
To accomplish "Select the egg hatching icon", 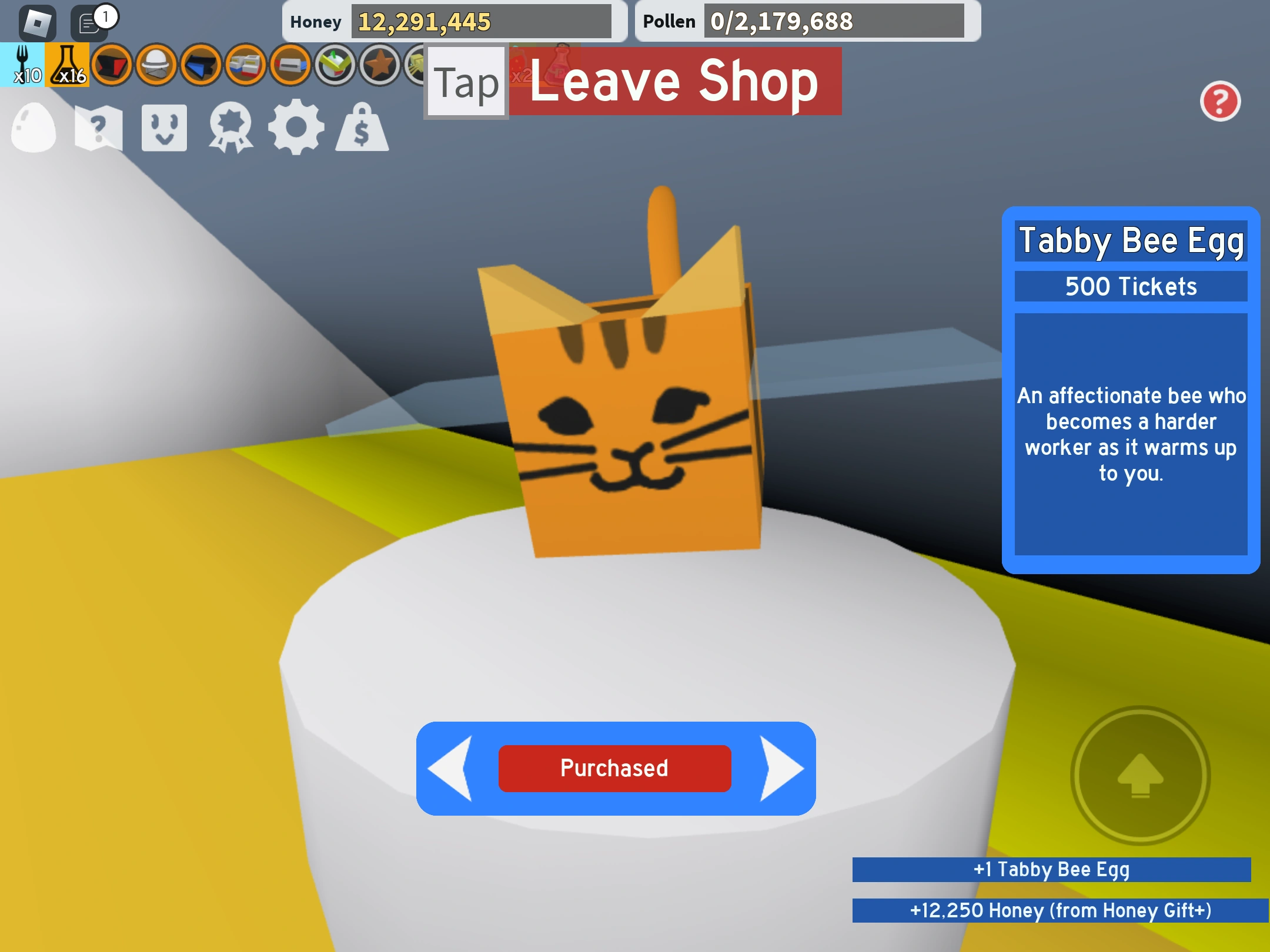I will click(x=34, y=128).
